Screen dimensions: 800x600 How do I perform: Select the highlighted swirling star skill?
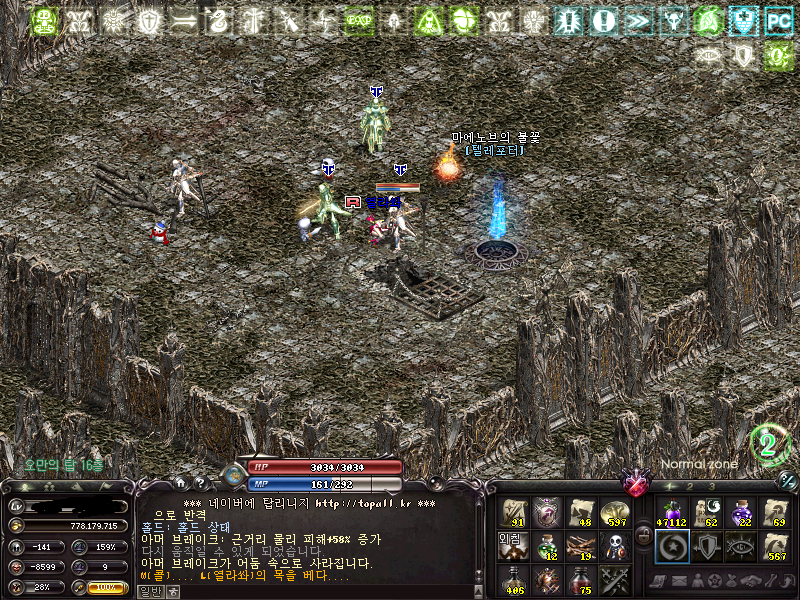(671, 546)
